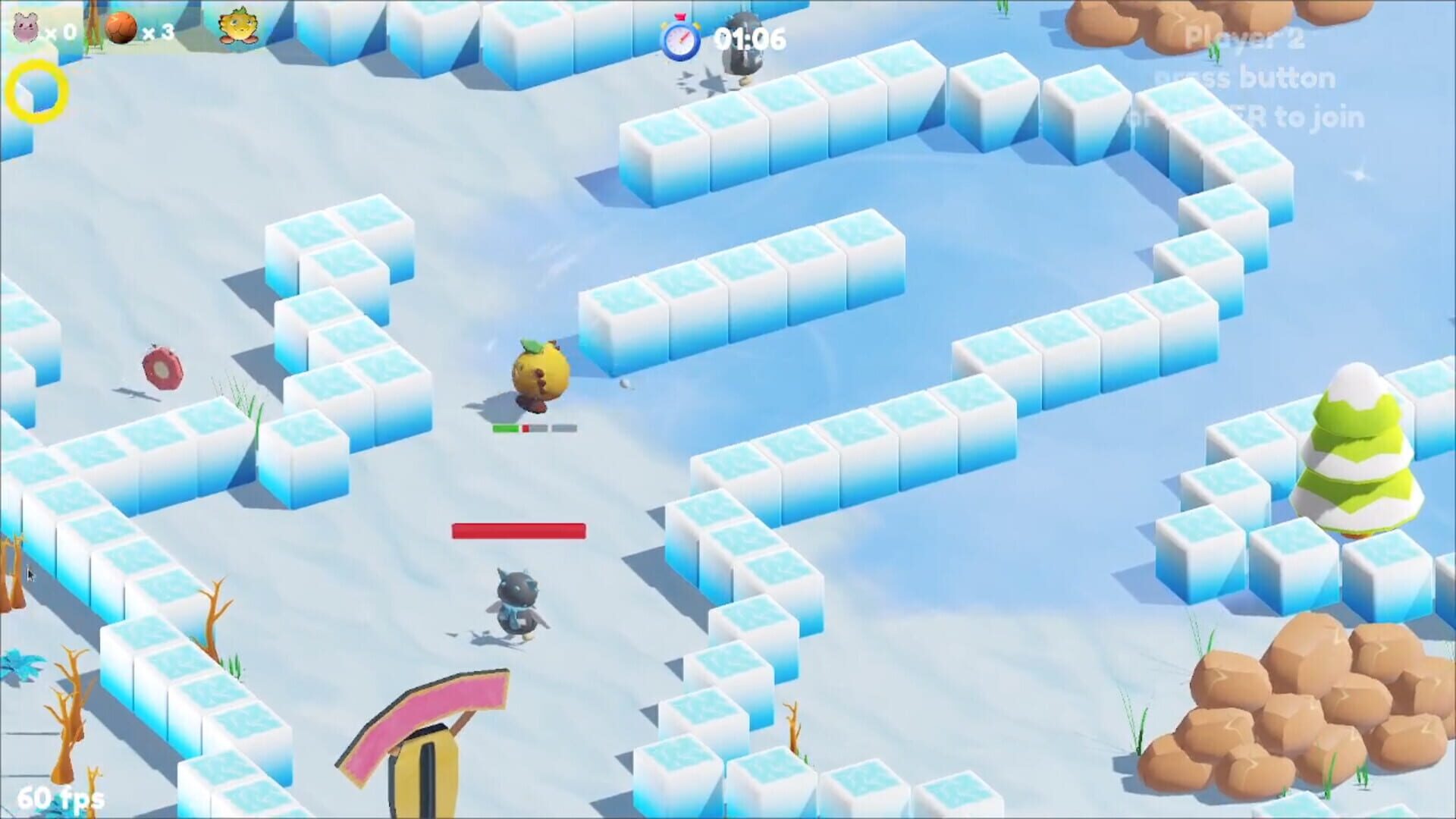
Task: Select the basketball item icon showing x3
Action: (121, 28)
